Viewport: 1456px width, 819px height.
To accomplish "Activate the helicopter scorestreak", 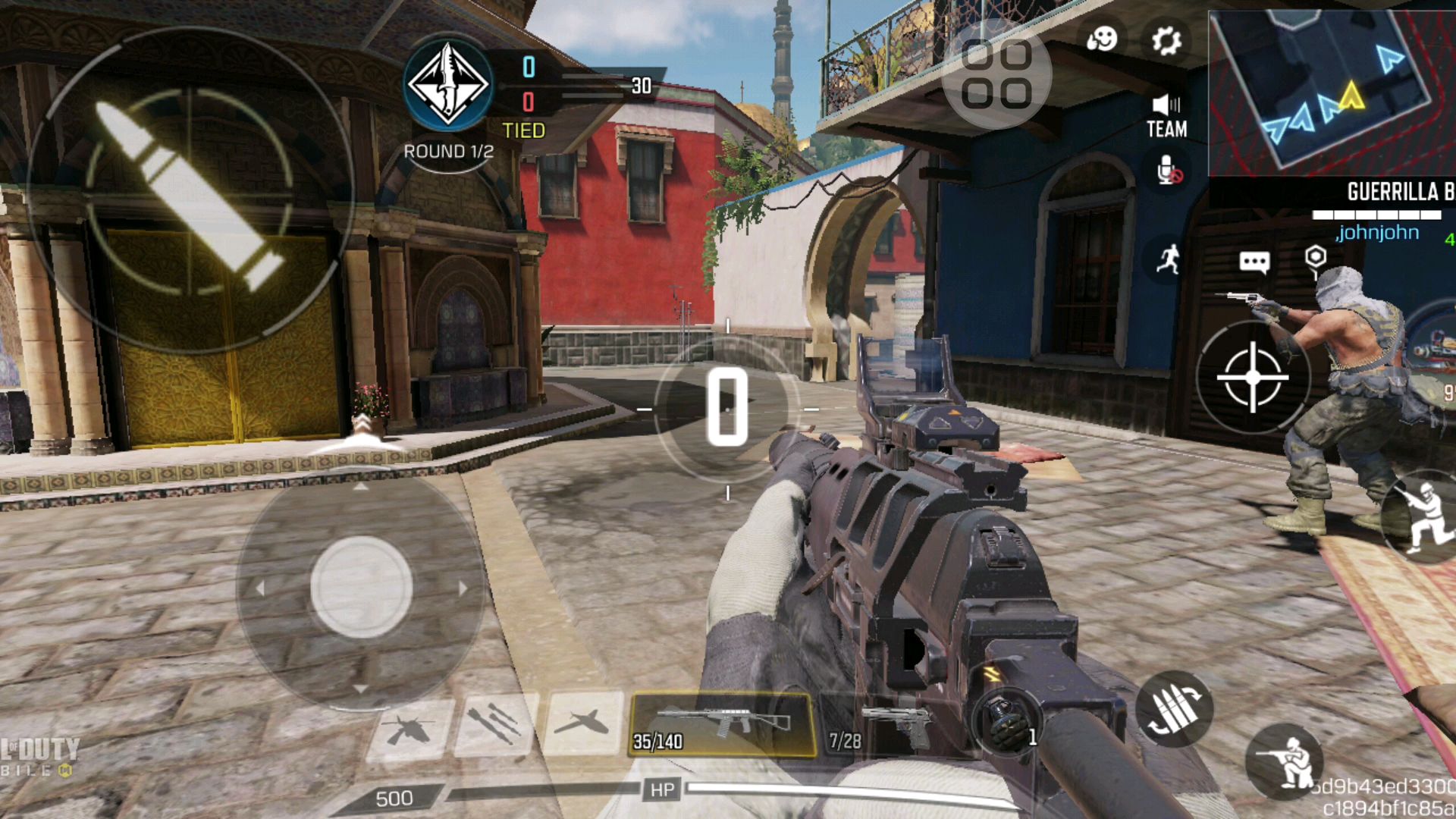I will click(x=409, y=730).
